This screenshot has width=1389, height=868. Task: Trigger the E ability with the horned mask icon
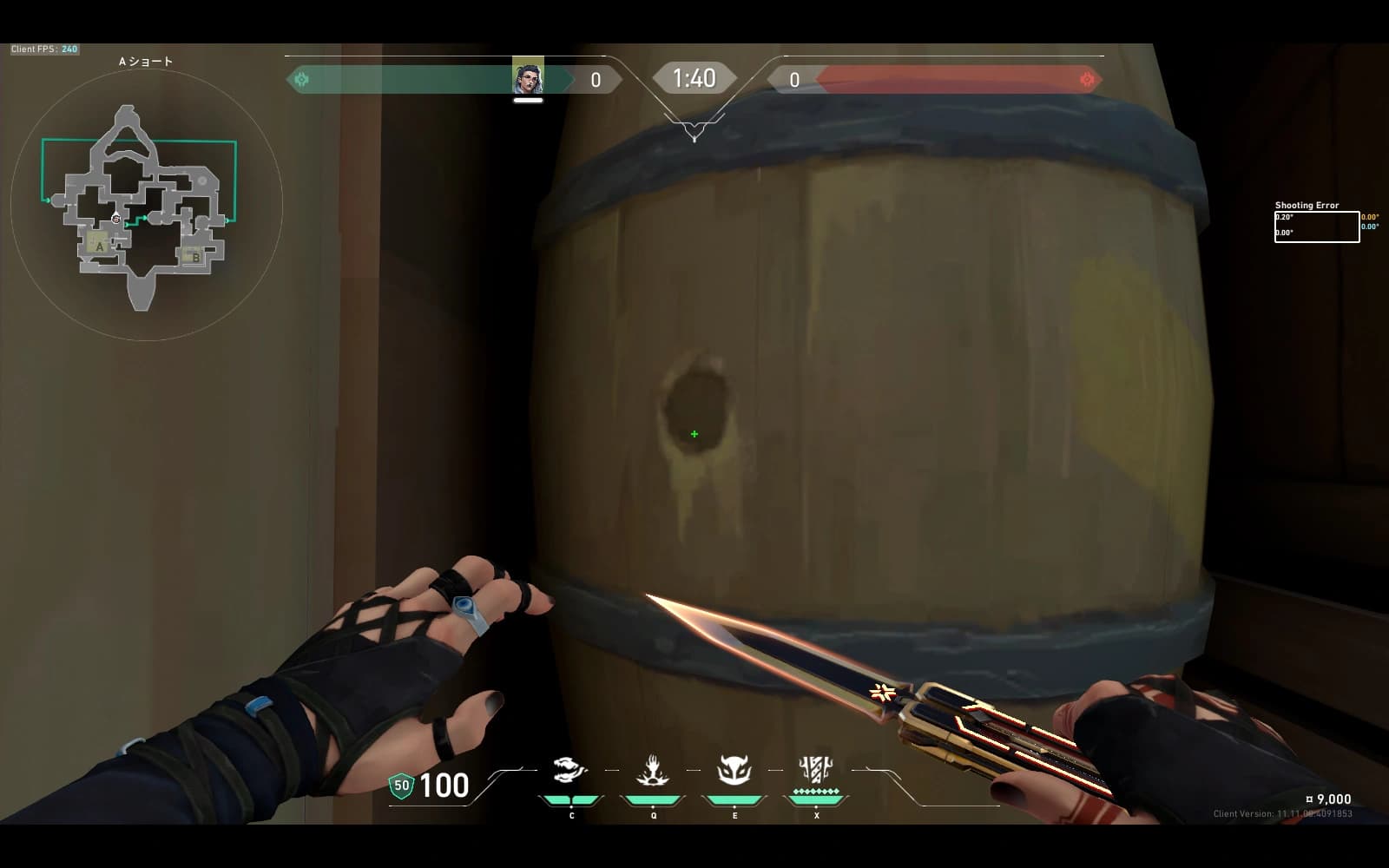tap(734, 771)
